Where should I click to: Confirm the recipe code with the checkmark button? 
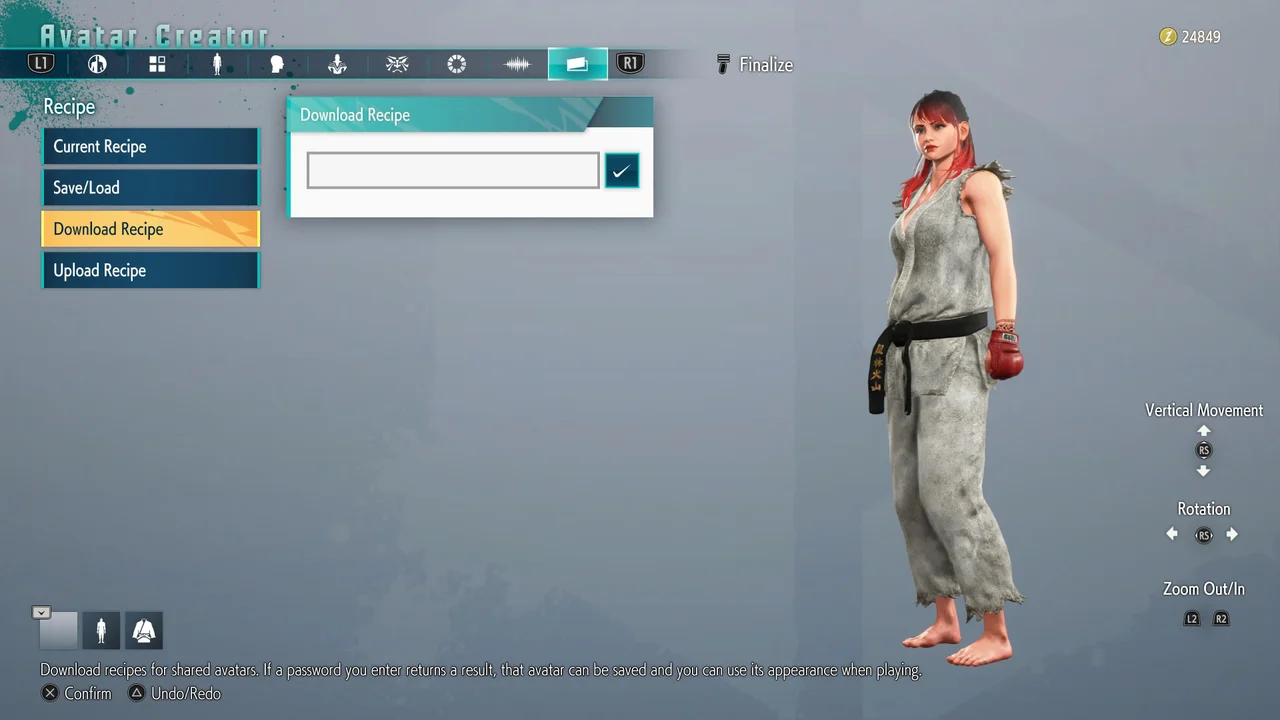[621, 170]
